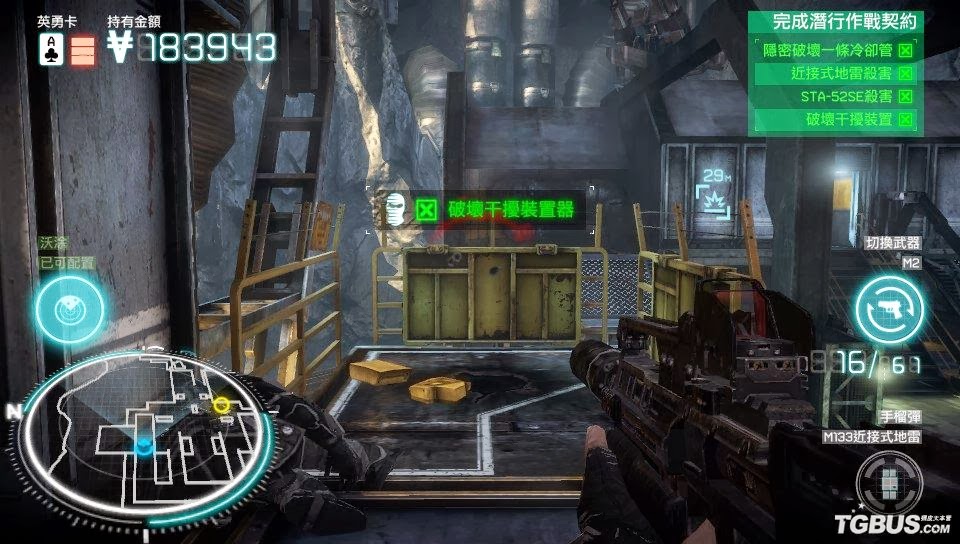This screenshot has height=544, width=960.
Task: Open the circular minimap radar
Action: 145,438
